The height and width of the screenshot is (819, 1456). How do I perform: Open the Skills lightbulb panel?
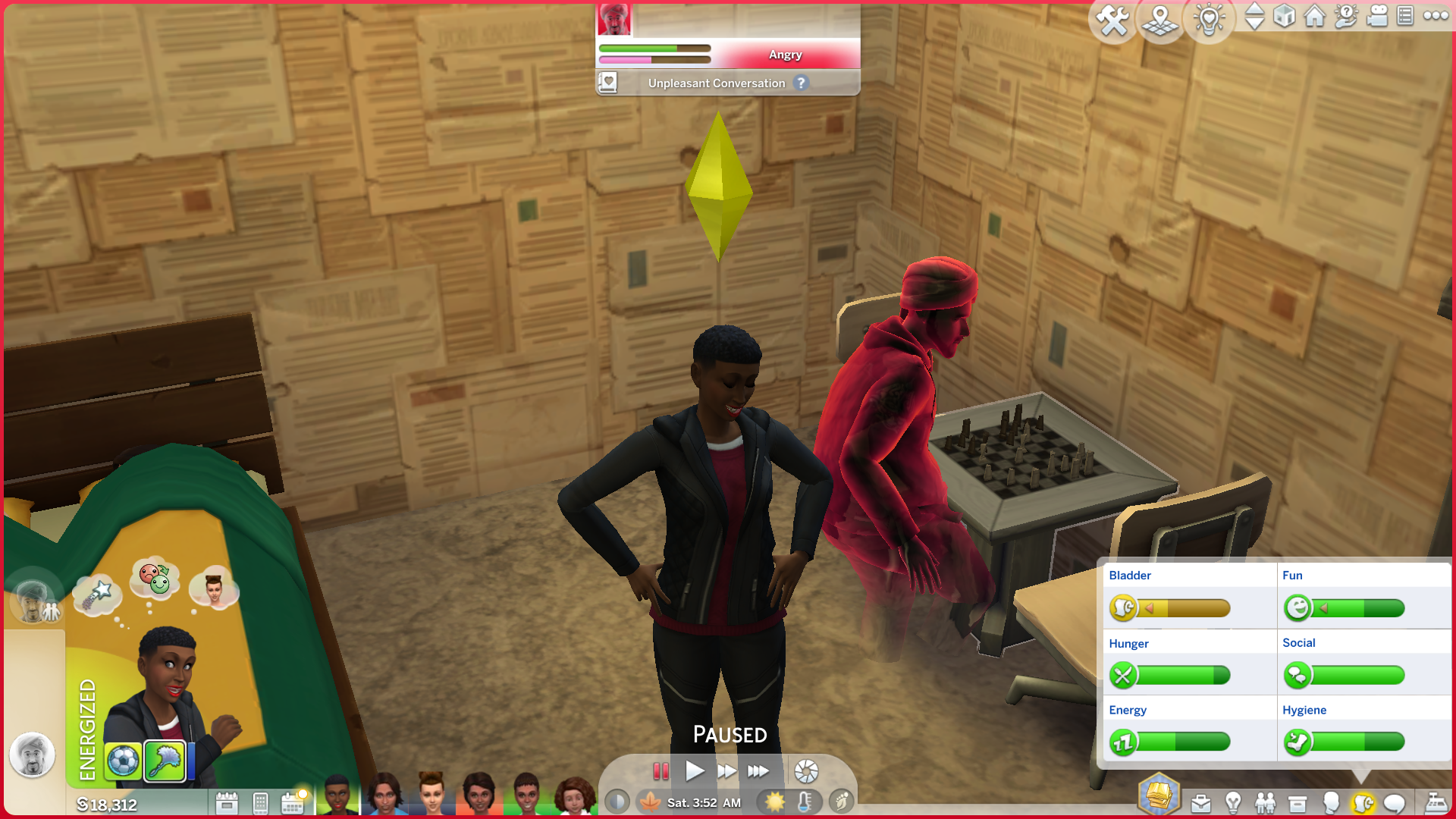(x=1233, y=803)
